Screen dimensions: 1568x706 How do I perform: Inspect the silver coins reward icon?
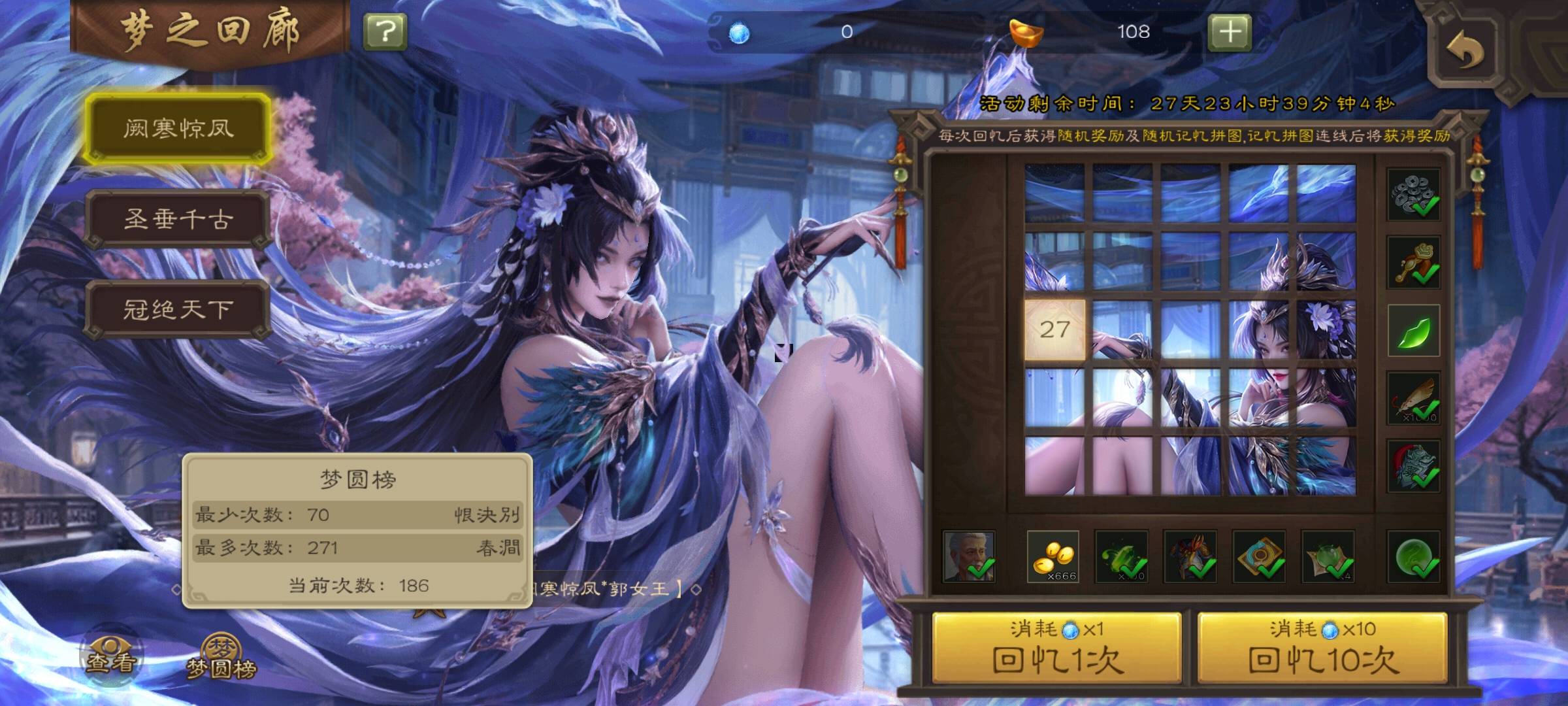(x=1413, y=194)
